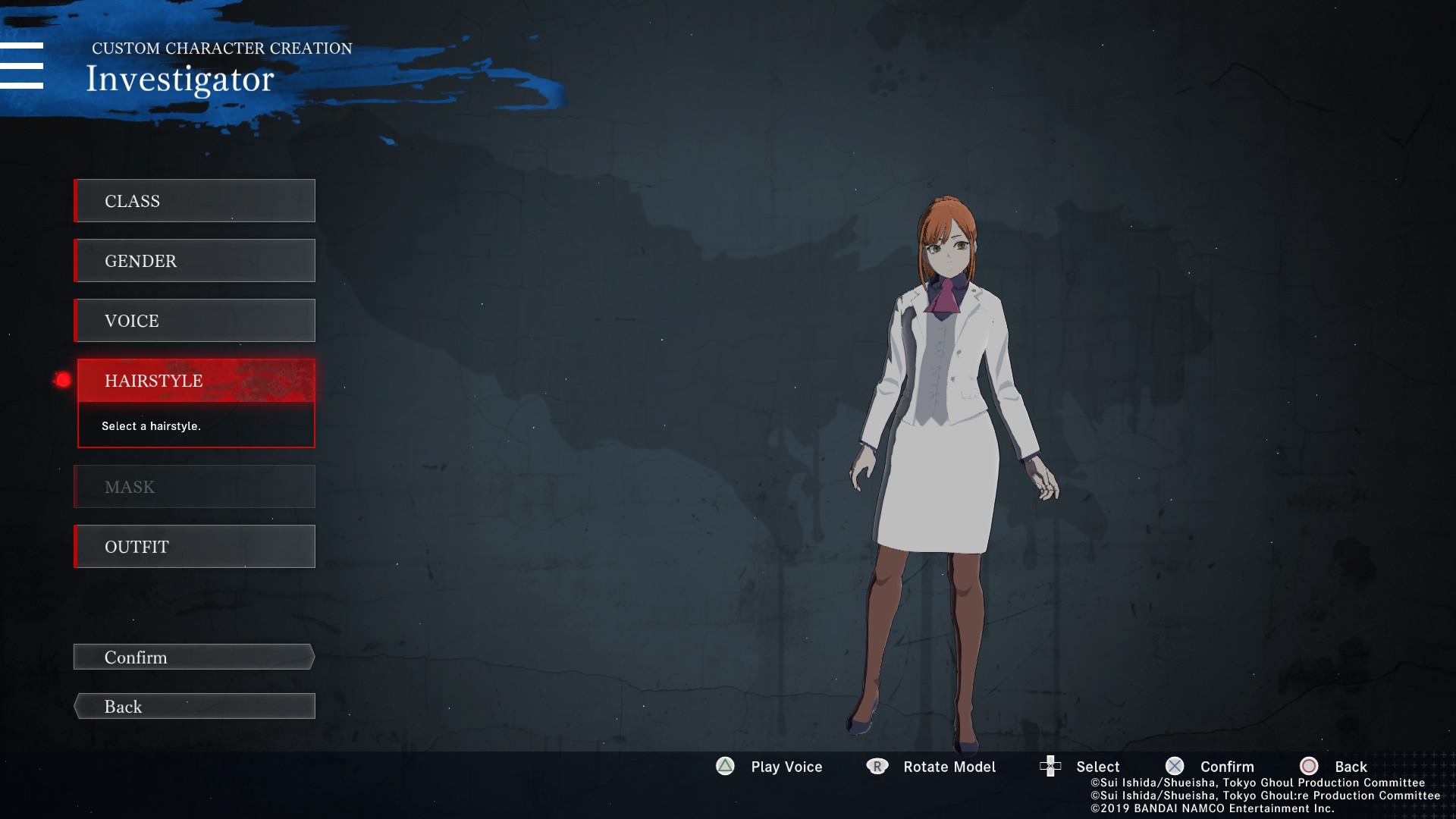Go back with the Back button
1456x819 pixels.
194,707
